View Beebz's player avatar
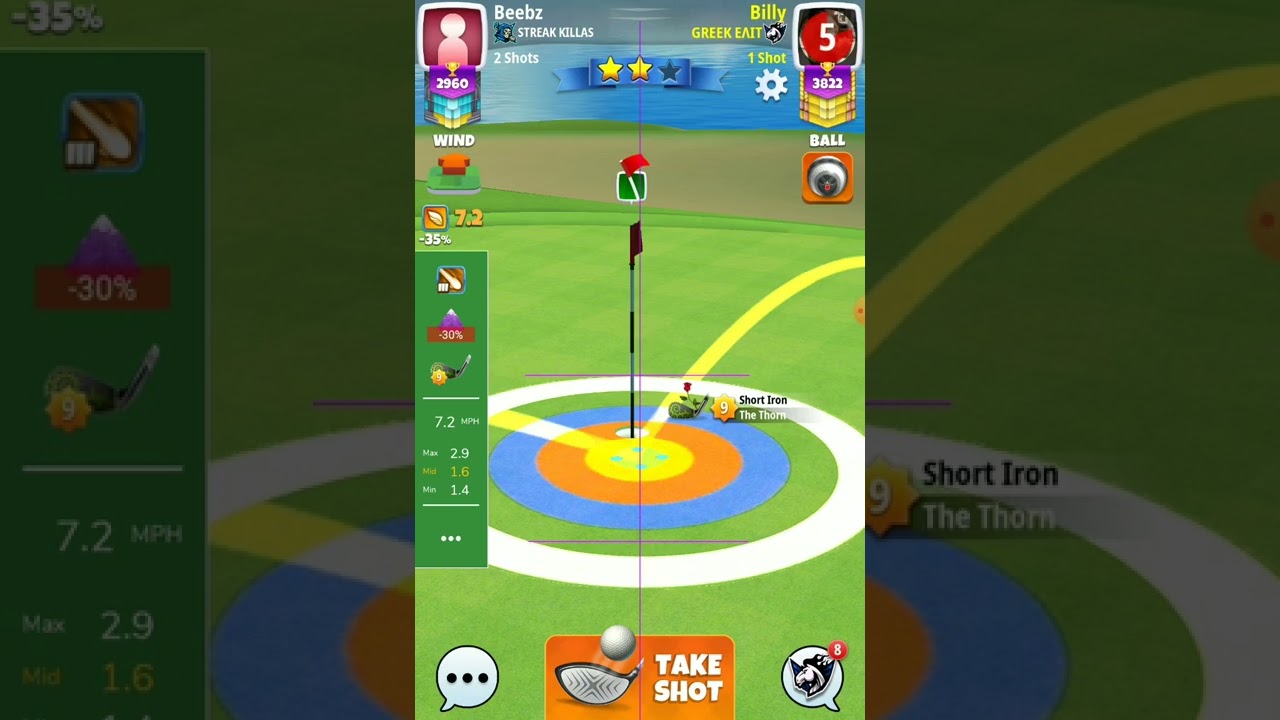Image resolution: width=1280 pixels, height=720 pixels. [x=452, y=37]
